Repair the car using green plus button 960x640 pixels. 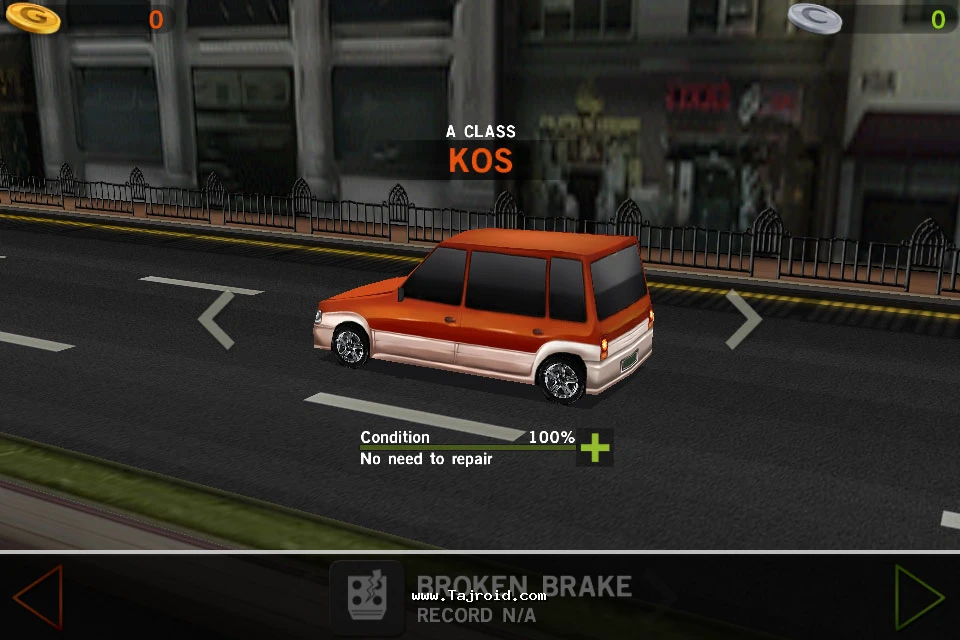point(595,447)
